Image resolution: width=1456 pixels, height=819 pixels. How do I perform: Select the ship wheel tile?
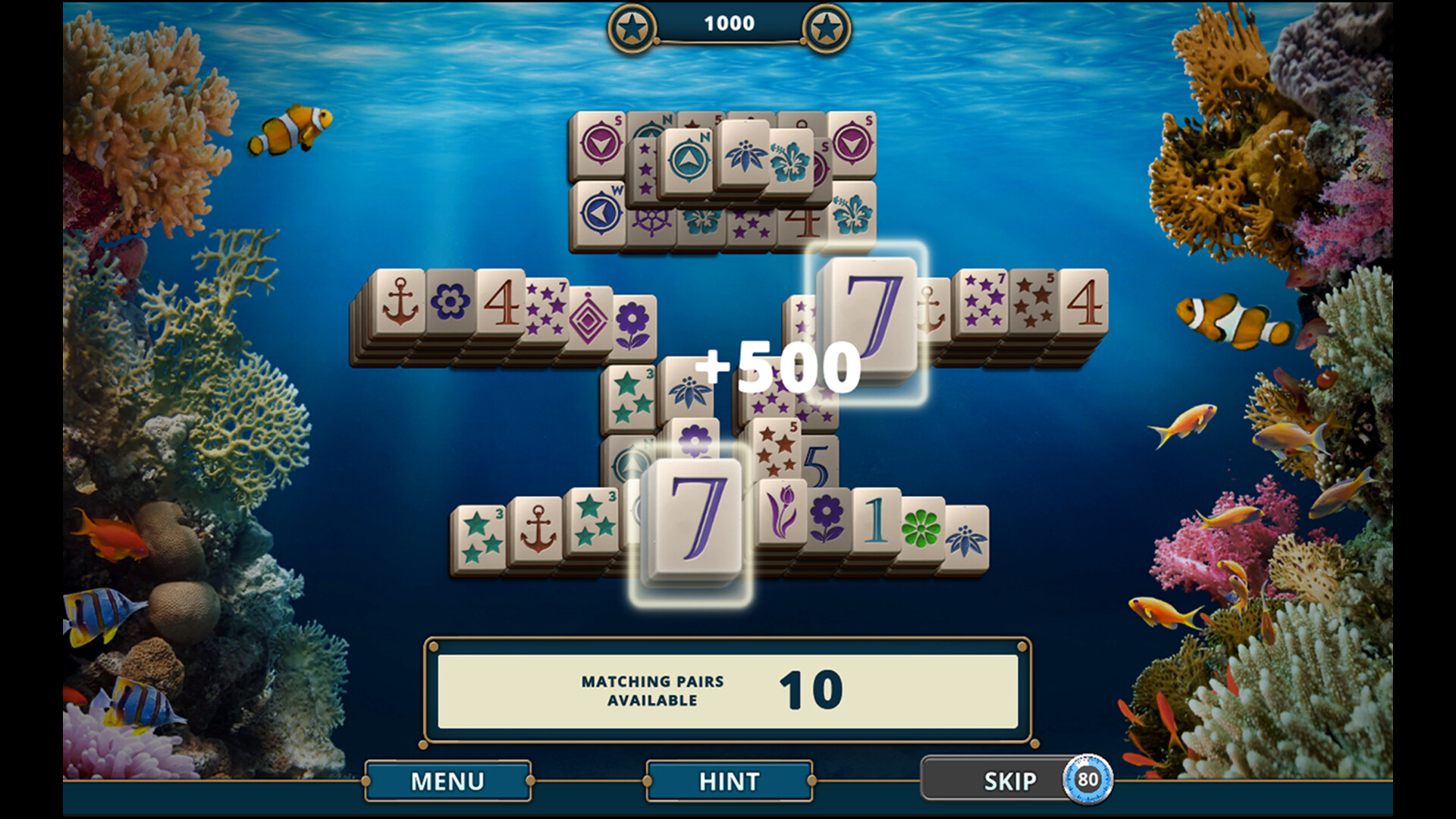pos(651,222)
